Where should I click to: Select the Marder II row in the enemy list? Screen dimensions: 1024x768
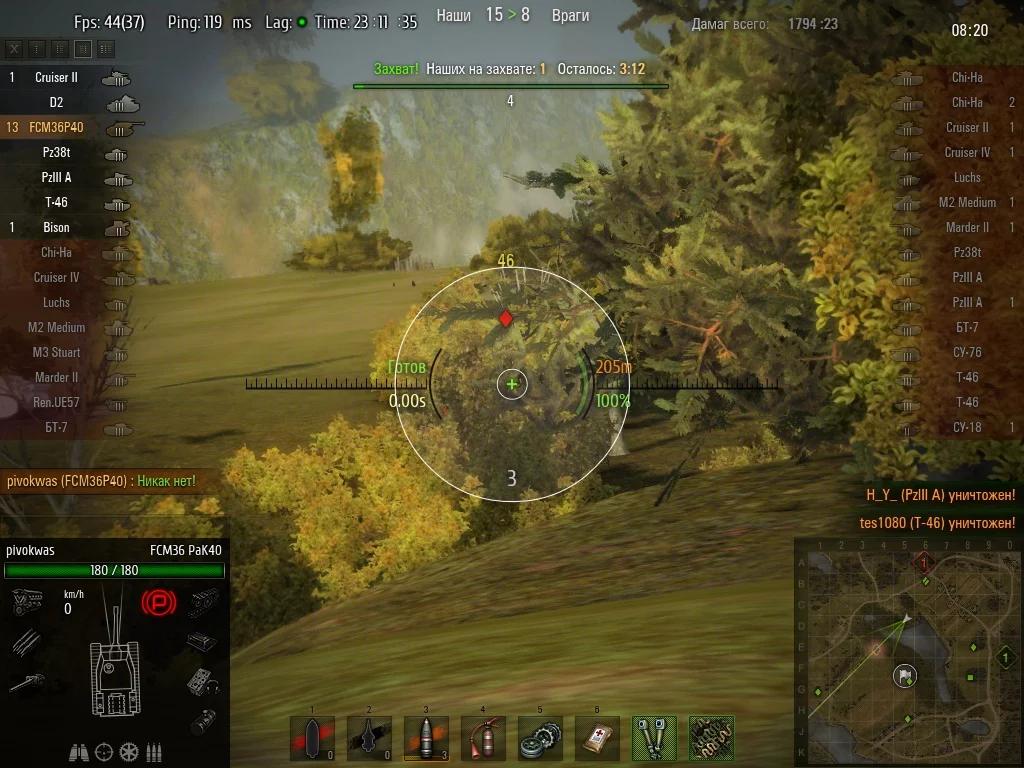coord(960,227)
